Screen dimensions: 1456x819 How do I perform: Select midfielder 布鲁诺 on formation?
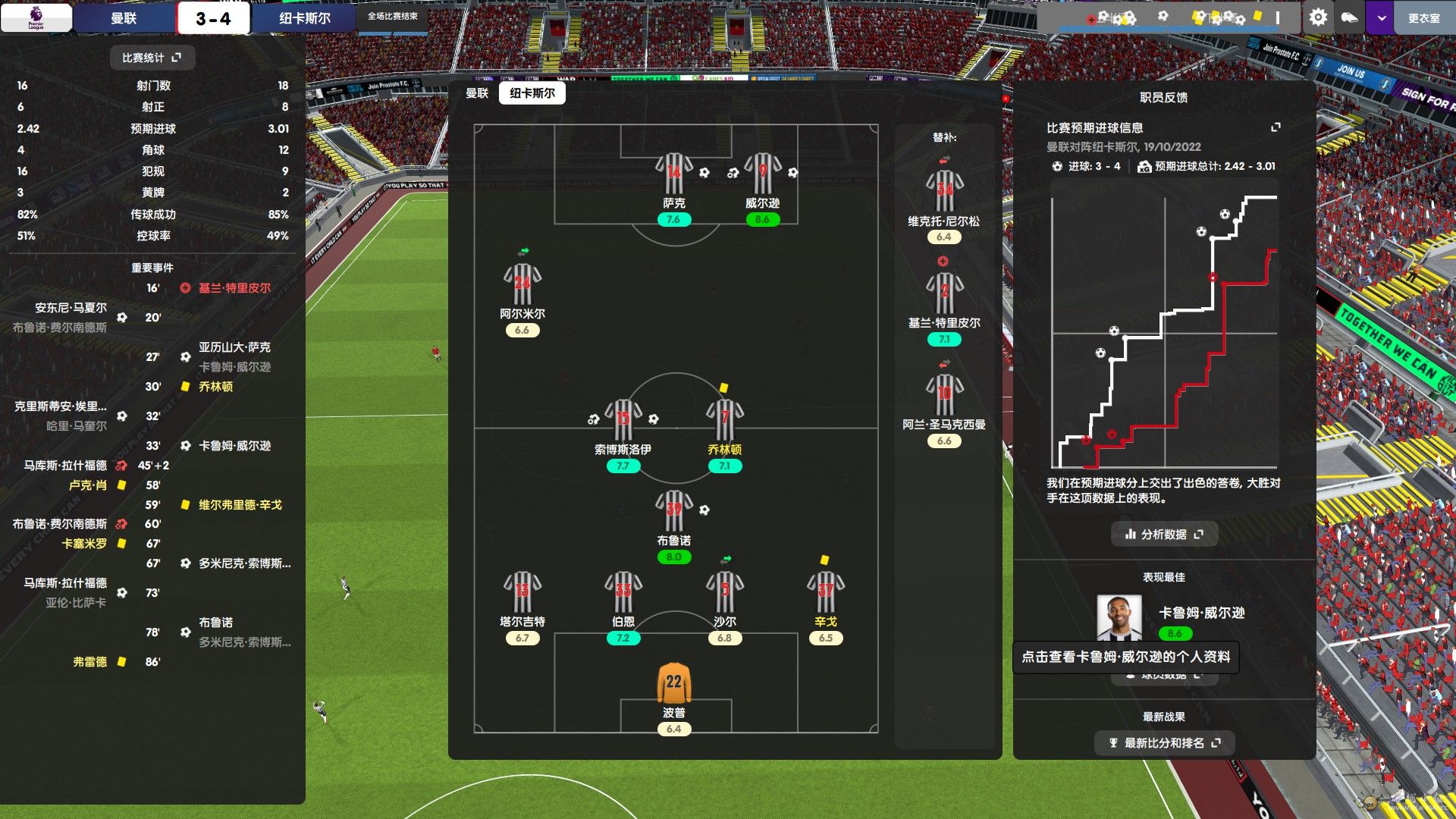tap(673, 512)
